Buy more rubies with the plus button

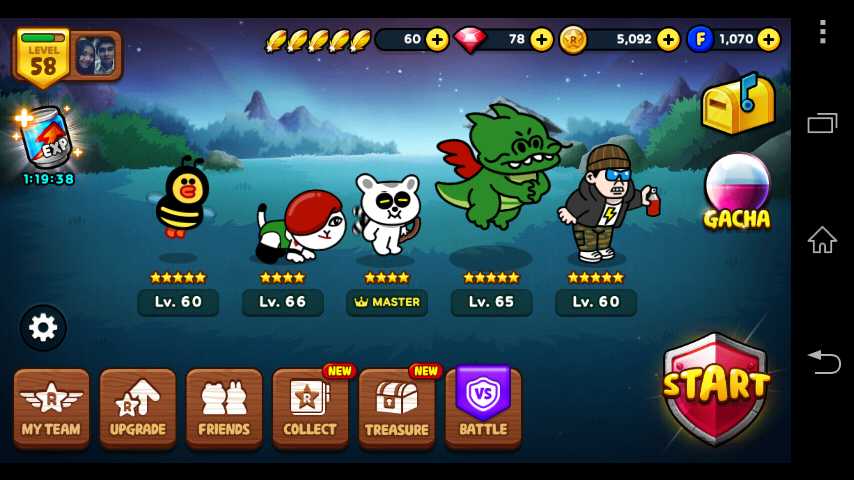pyautogui.click(x=541, y=39)
